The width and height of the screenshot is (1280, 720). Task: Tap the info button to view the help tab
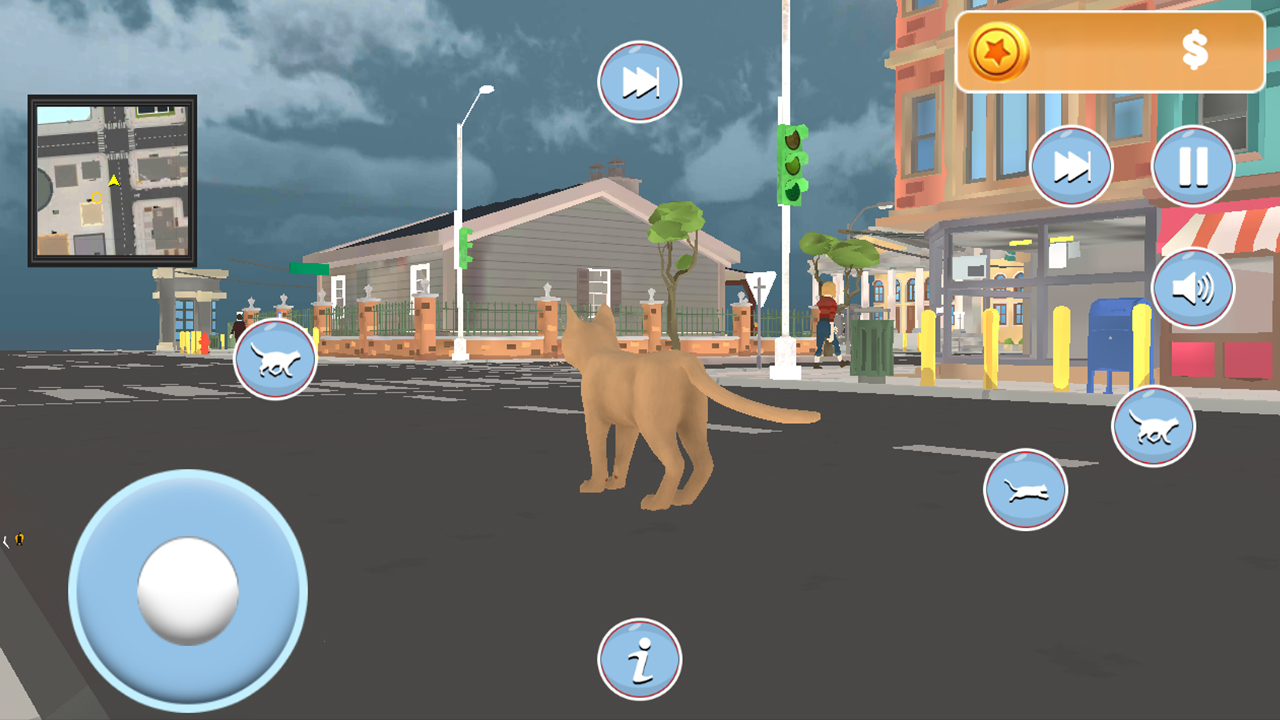[640, 656]
